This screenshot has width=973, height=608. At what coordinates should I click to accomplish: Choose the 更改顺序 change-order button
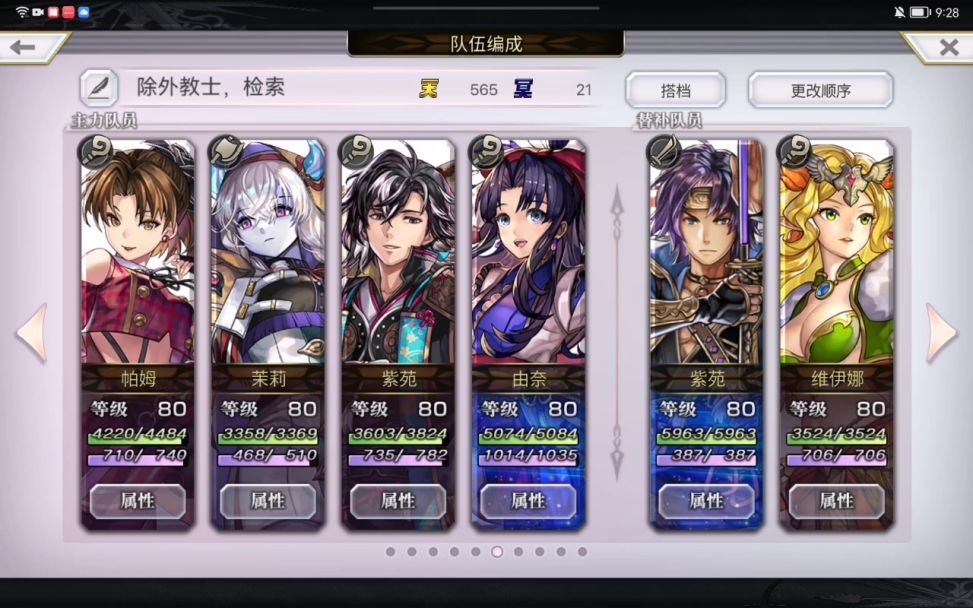[820, 90]
